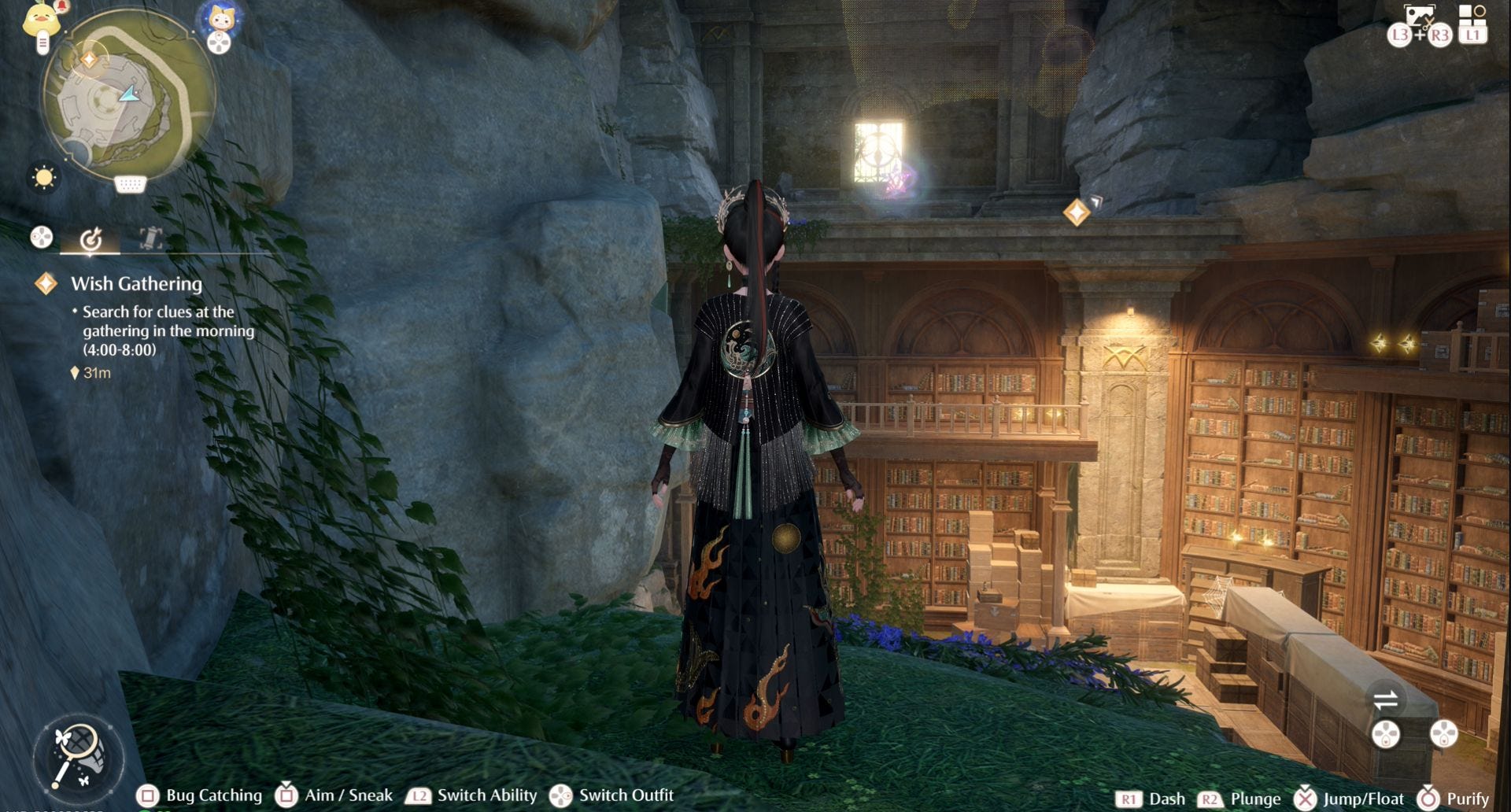Switch to the scroll tab in tracker
This screenshot has width=1511, height=812.
tap(150, 238)
